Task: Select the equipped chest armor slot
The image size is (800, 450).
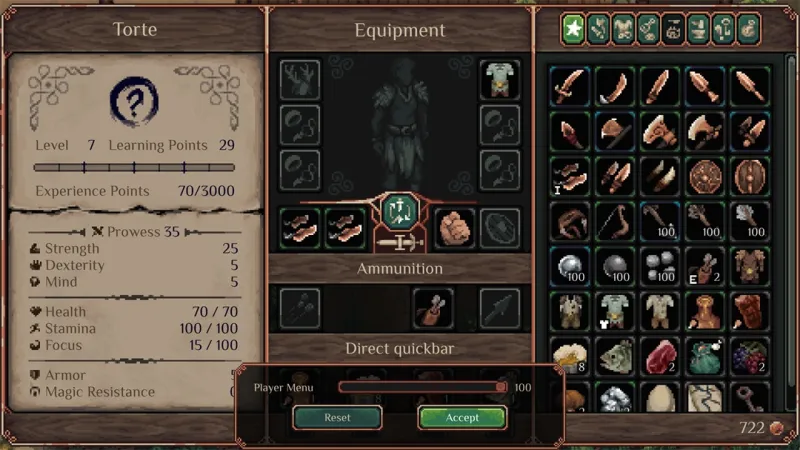Action: [x=499, y=81]
